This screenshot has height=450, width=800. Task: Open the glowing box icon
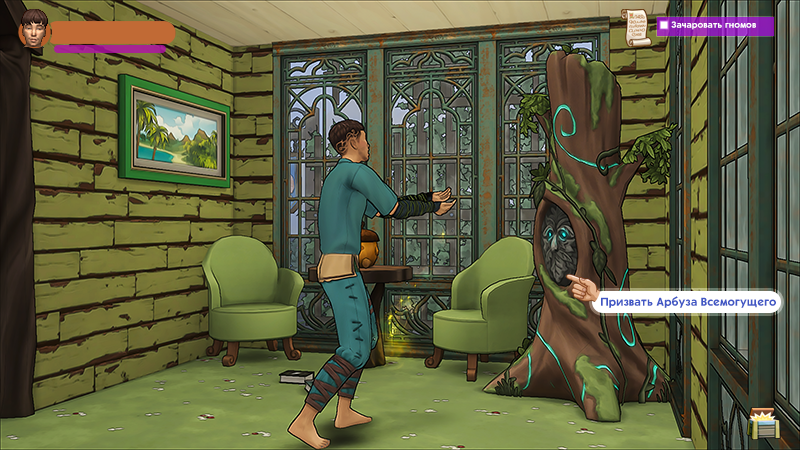(x=765, y=424)
